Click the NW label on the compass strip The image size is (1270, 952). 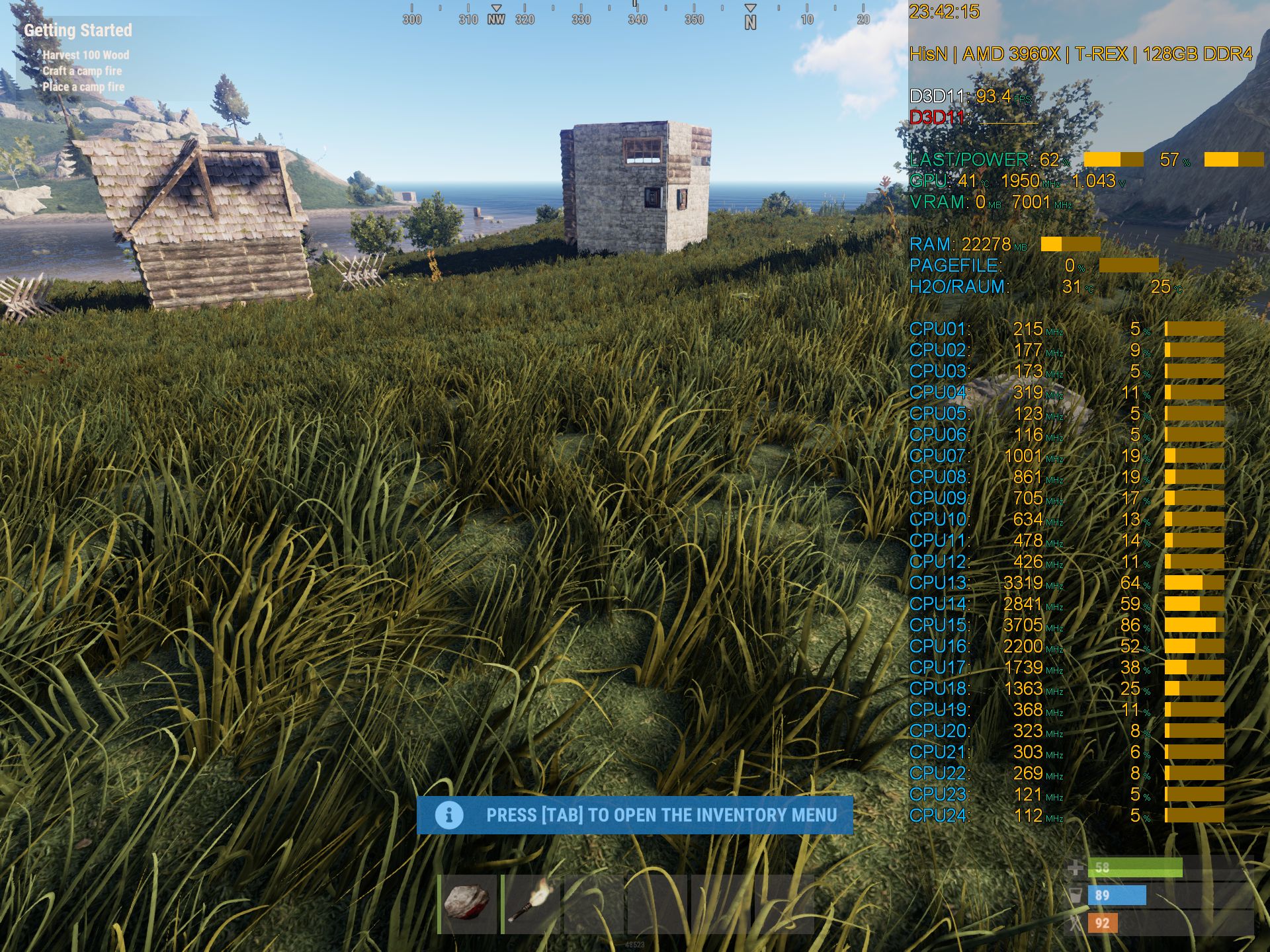tap(497, 20)
